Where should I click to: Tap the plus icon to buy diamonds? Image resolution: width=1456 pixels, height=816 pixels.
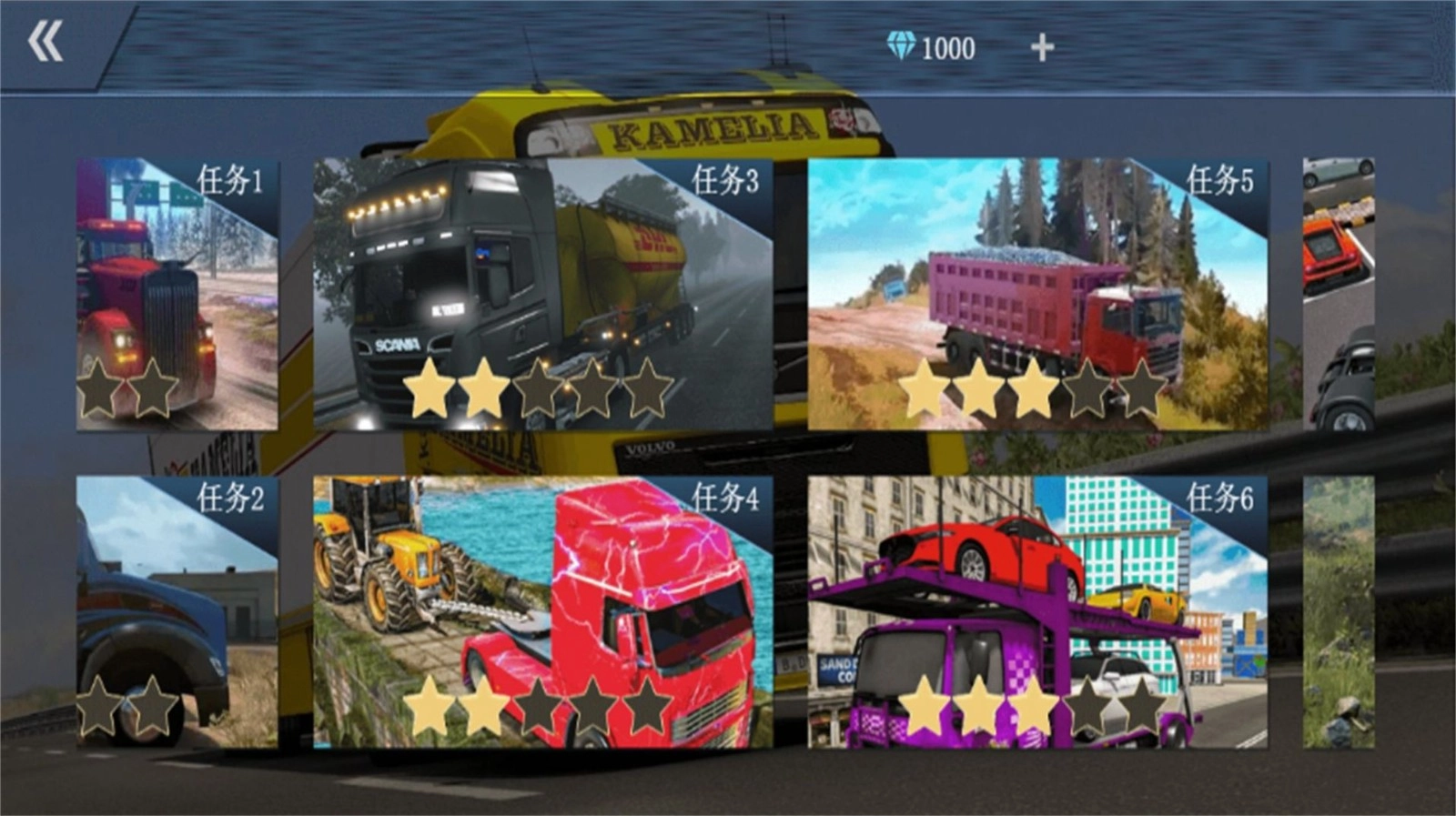tap(1043, 47)
